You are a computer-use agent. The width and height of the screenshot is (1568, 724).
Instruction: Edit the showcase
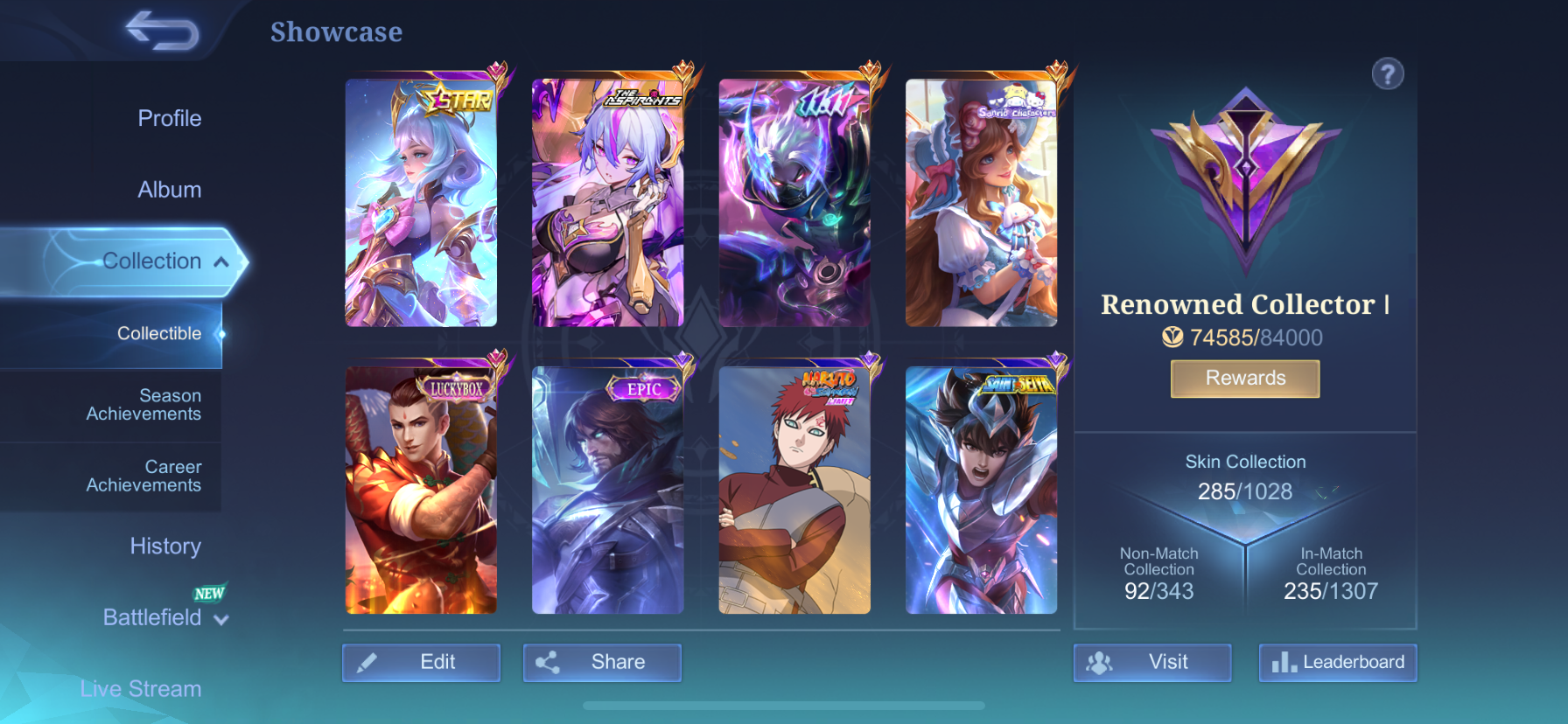pyautogui.click(x=421, y=662)
